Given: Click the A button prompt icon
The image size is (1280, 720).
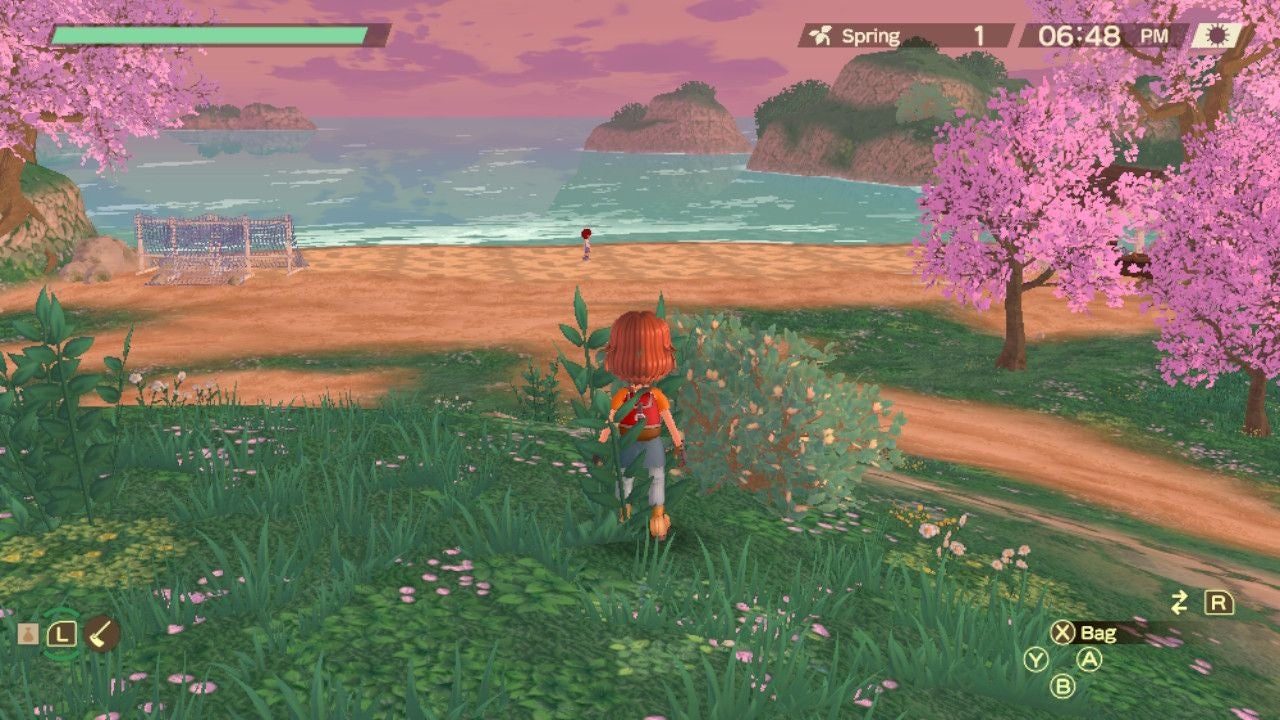Looking at the screenshot, I should (1089, 659).
